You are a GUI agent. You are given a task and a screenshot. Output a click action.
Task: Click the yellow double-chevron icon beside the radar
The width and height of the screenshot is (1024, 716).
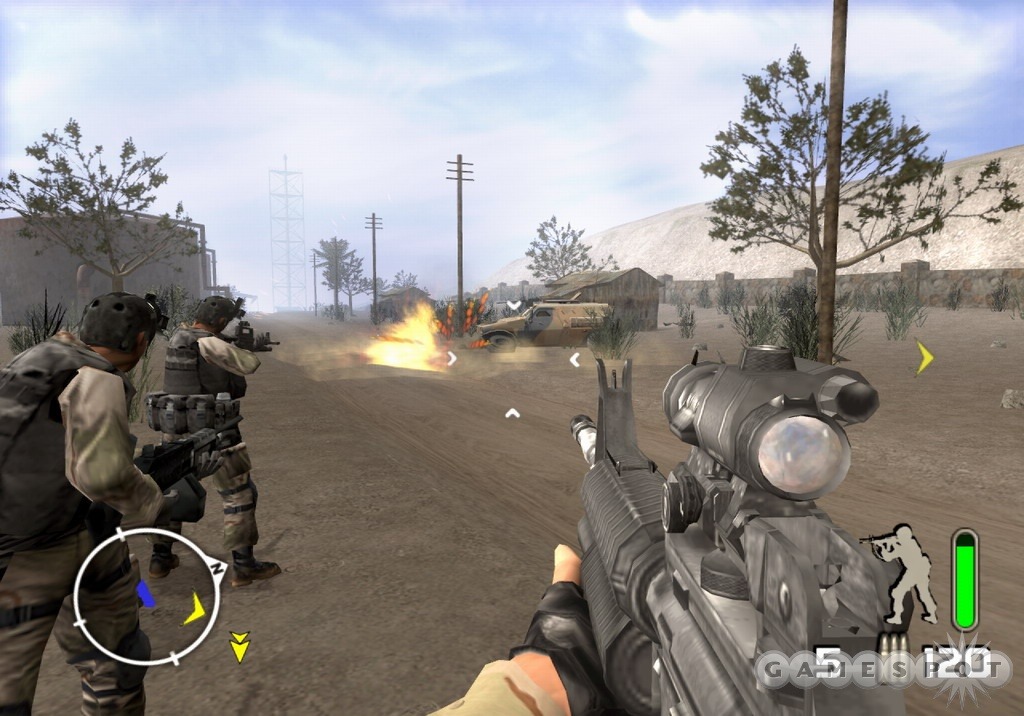point(239,647)
